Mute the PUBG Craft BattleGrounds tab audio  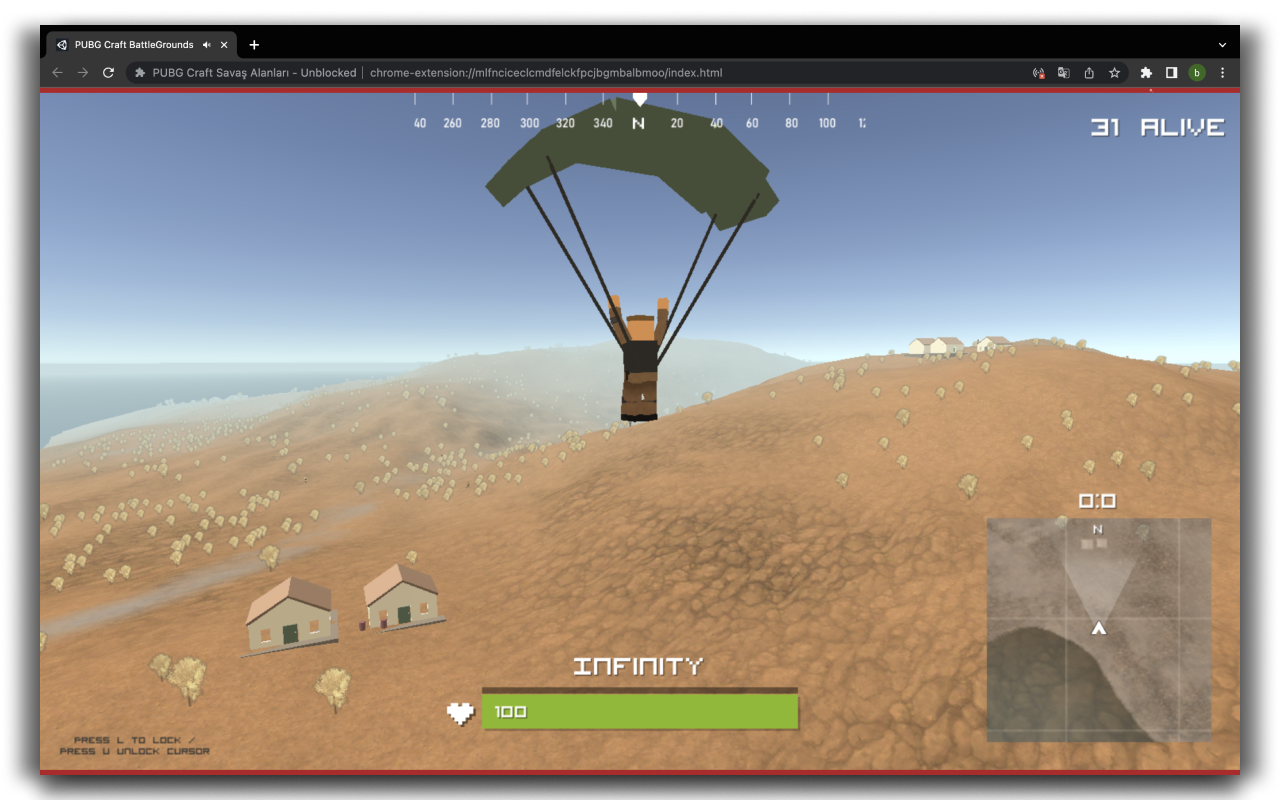pos(207,44)
